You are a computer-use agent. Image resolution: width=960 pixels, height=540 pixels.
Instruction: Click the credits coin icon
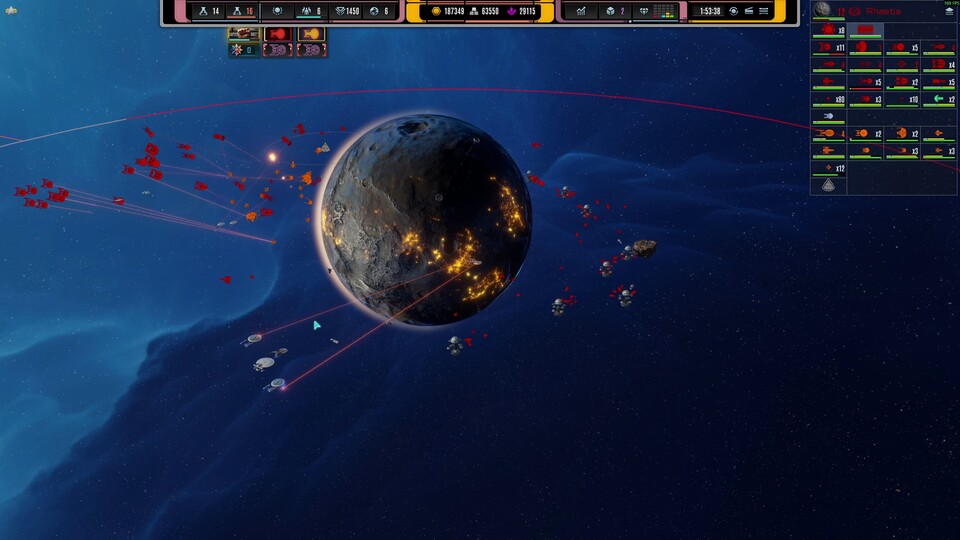[436, 11]
